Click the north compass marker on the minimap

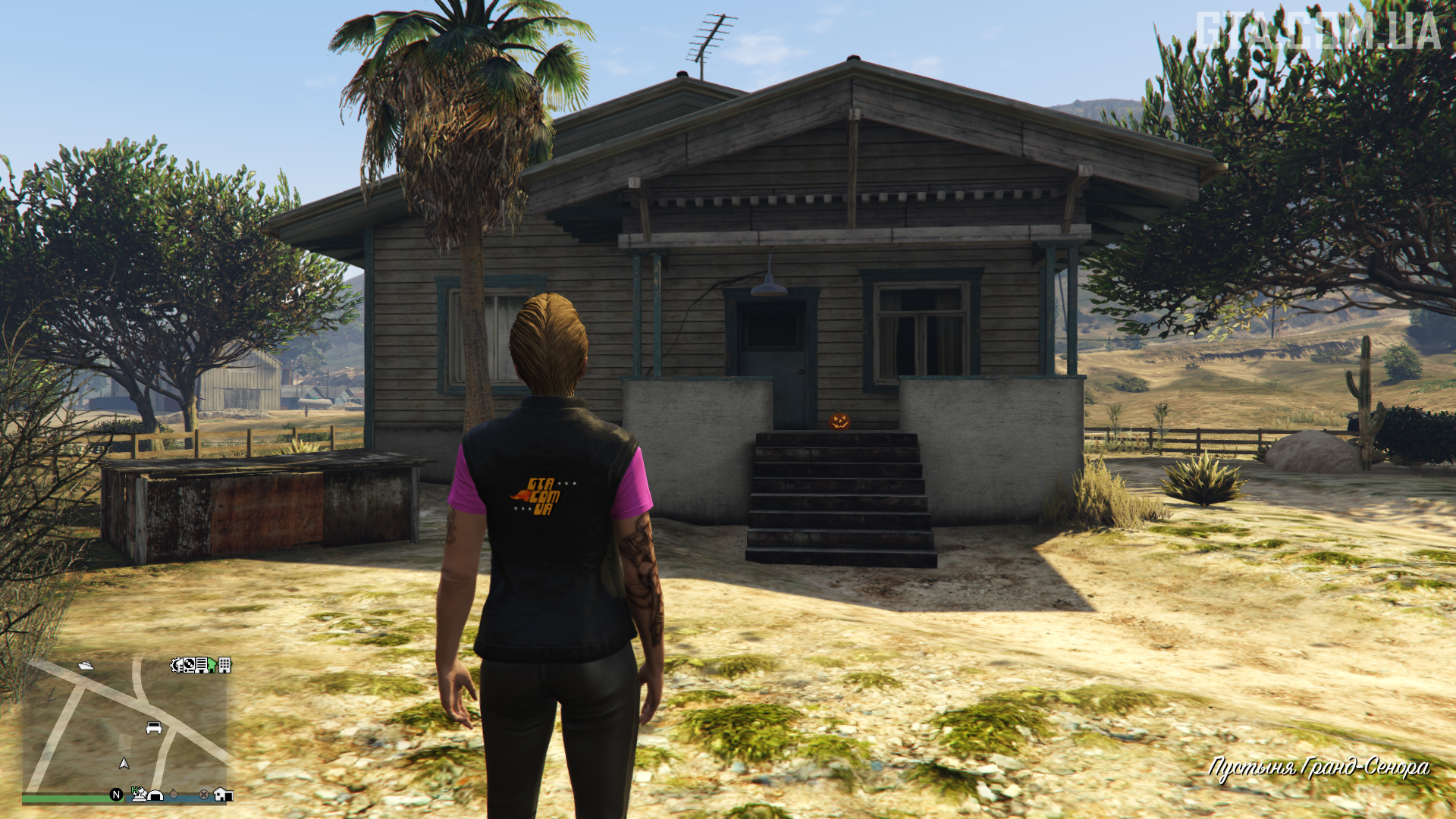click(x=116, y=795)
